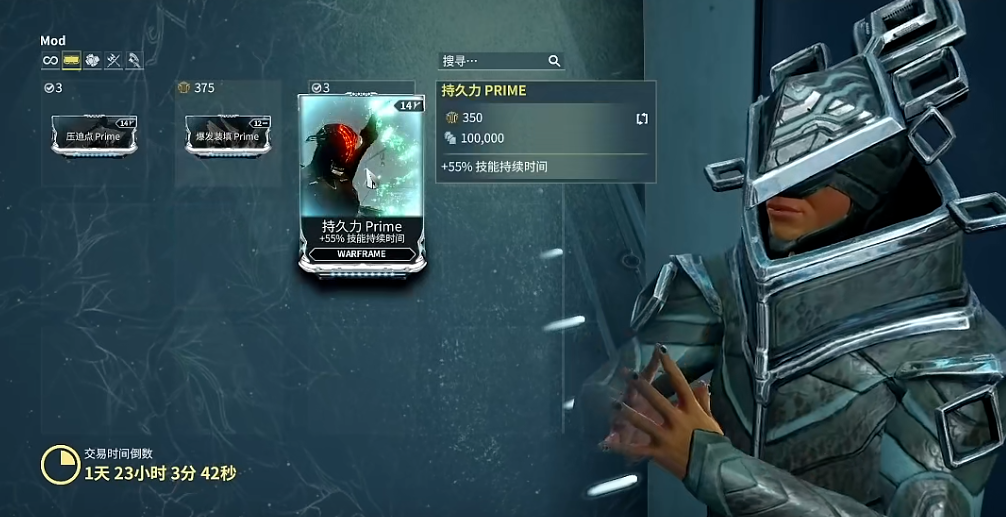
Task: Click the 搜寻 search field
Action: point(491,61)
